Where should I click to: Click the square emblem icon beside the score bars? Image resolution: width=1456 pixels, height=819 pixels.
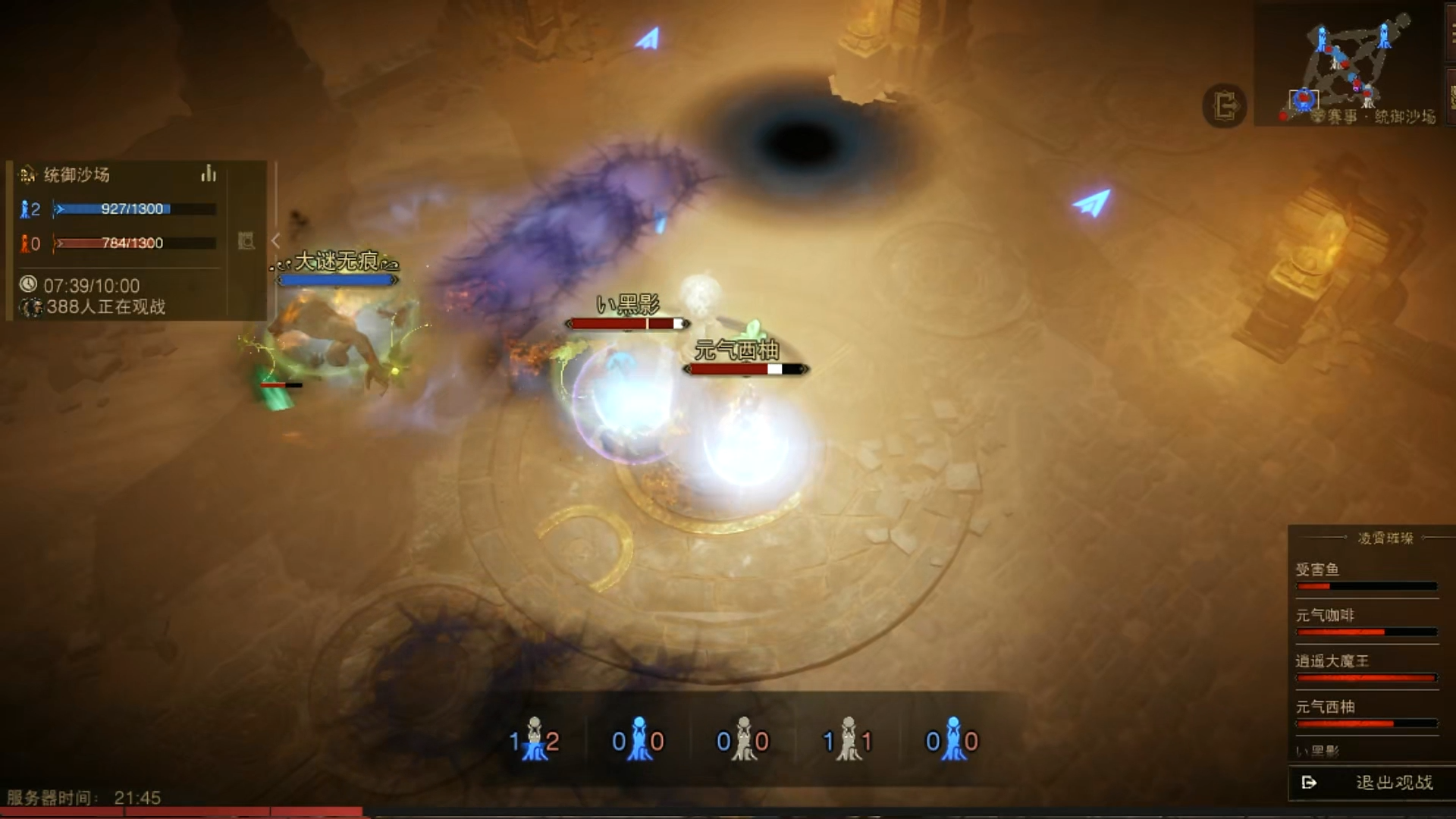[246, 240]
